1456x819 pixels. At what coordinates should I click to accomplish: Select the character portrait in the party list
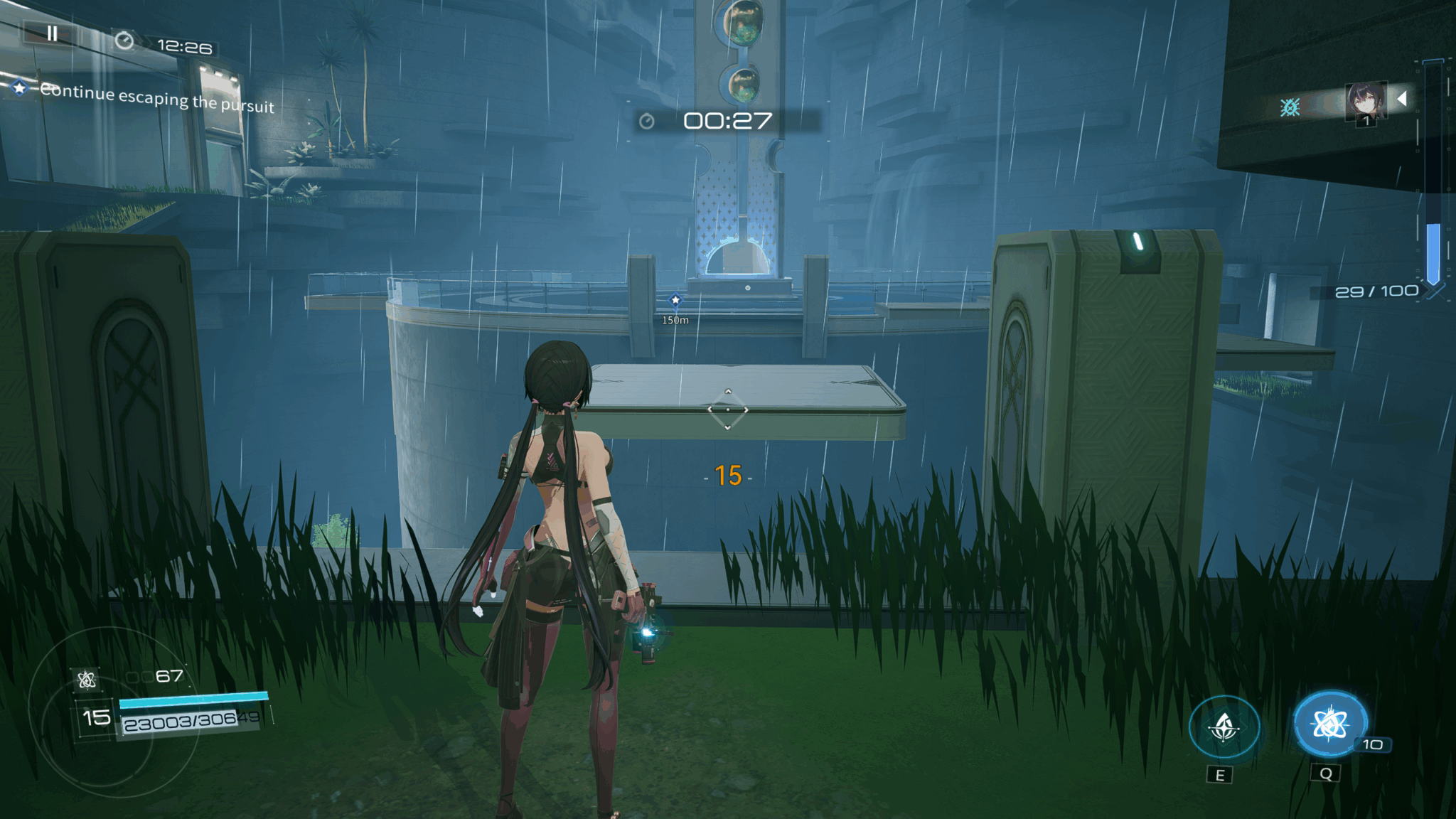(1365, 101)
